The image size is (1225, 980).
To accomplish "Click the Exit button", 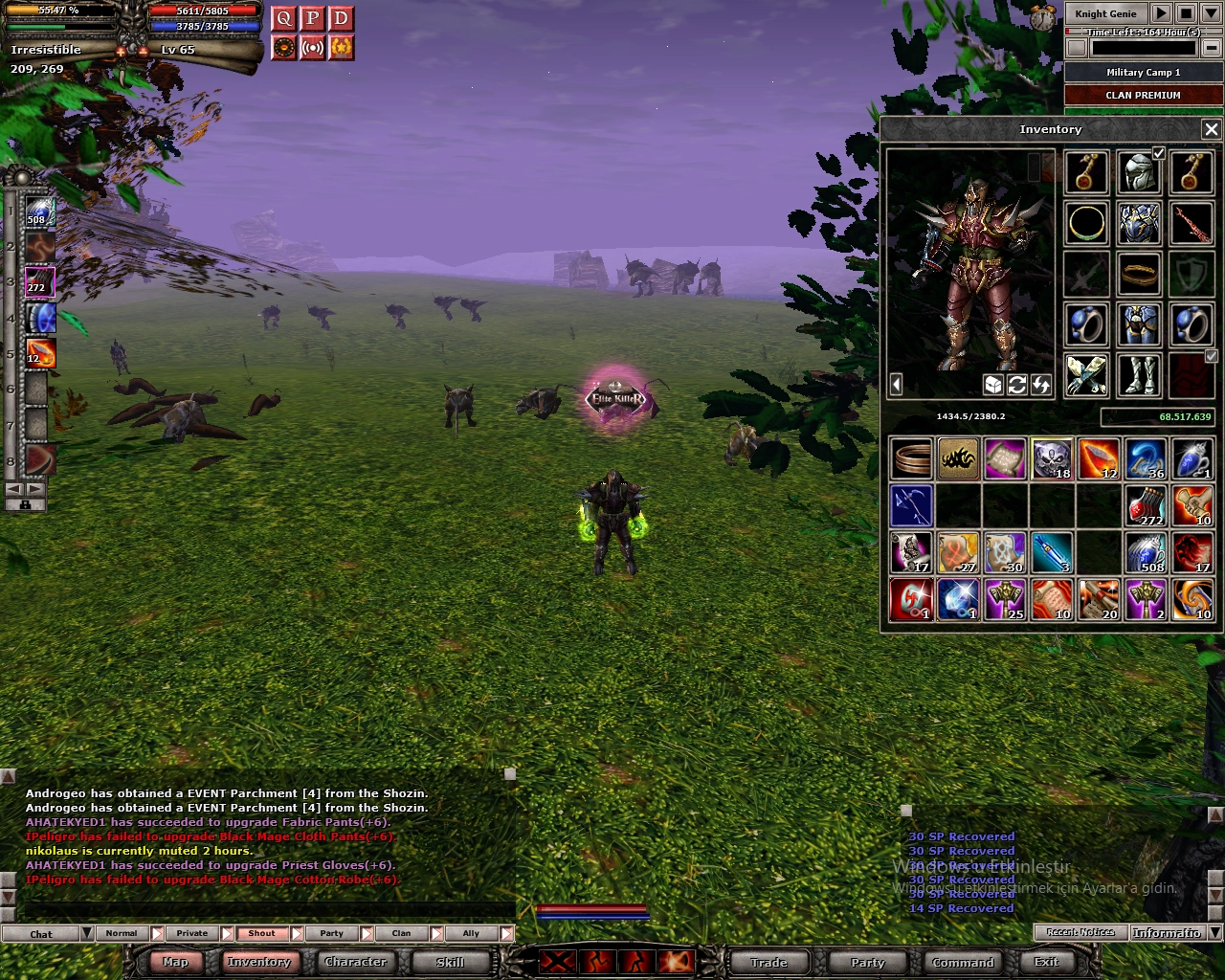I will (1046, 962).
